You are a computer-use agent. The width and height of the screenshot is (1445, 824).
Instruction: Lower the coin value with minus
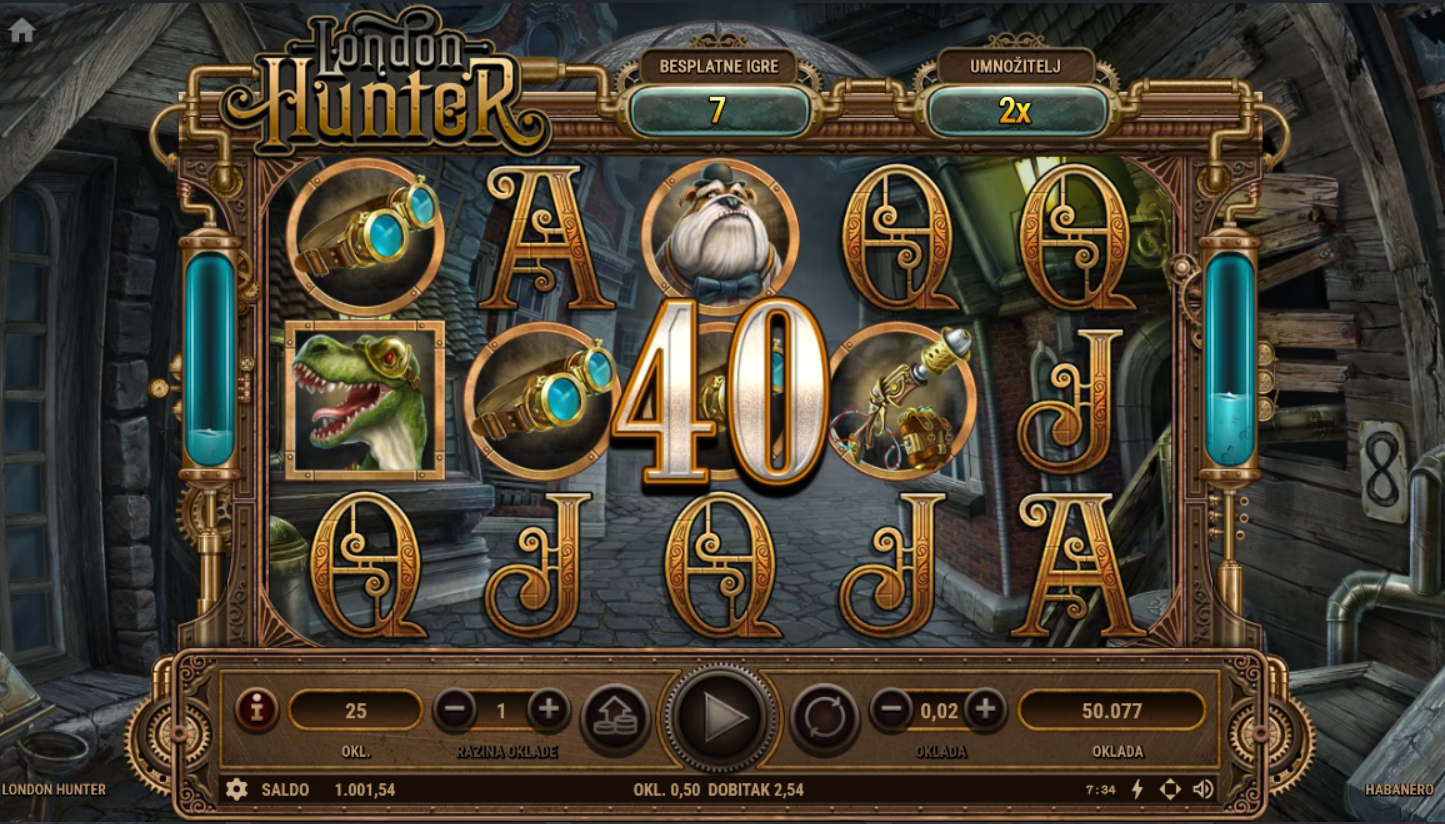point(891,710)
